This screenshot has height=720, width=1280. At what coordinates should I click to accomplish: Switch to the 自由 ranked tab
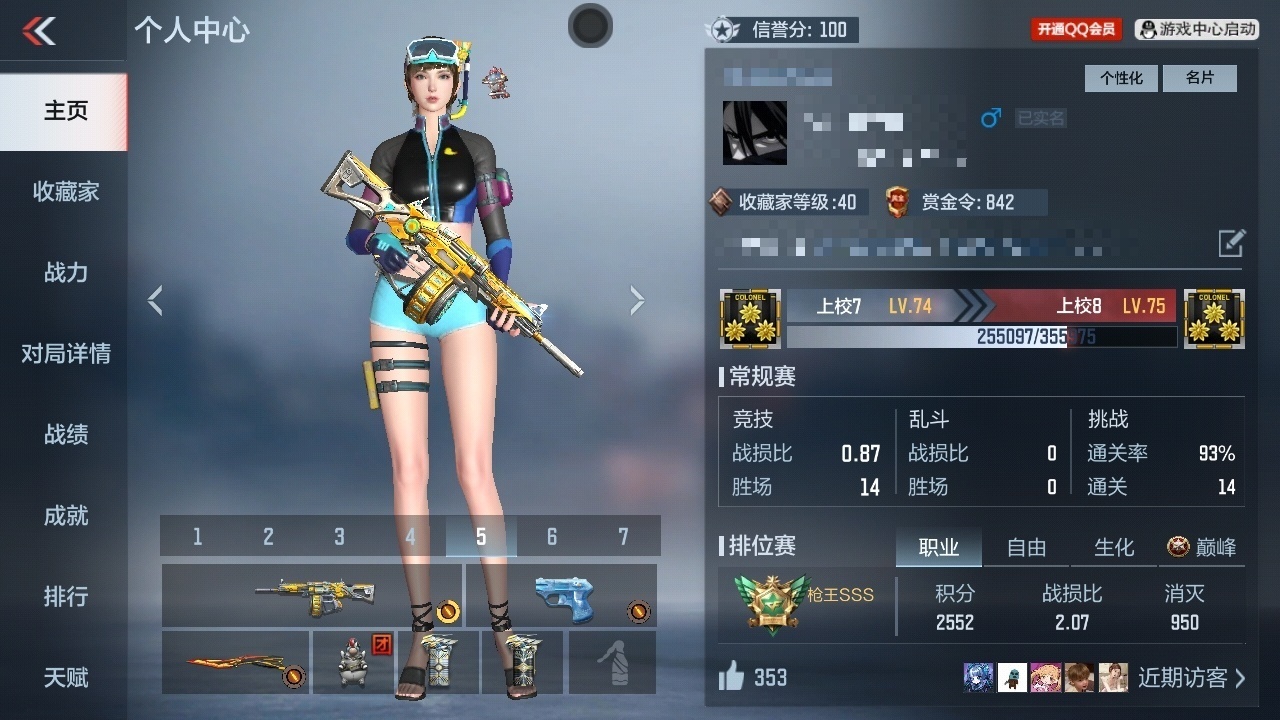[x=1026, y=547]
